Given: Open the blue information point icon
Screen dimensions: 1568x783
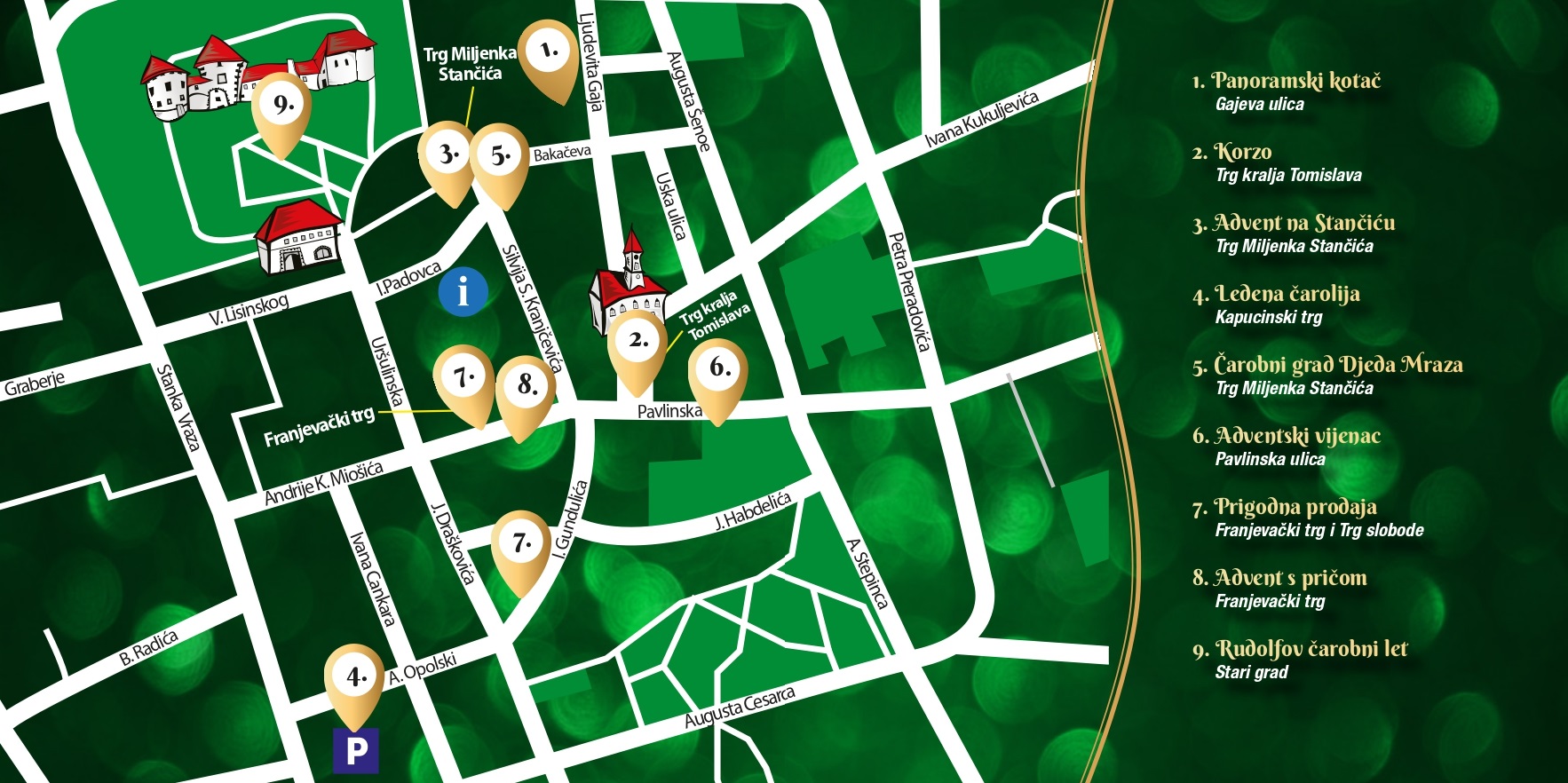Looking at the screenshot, I should point(463,291).
